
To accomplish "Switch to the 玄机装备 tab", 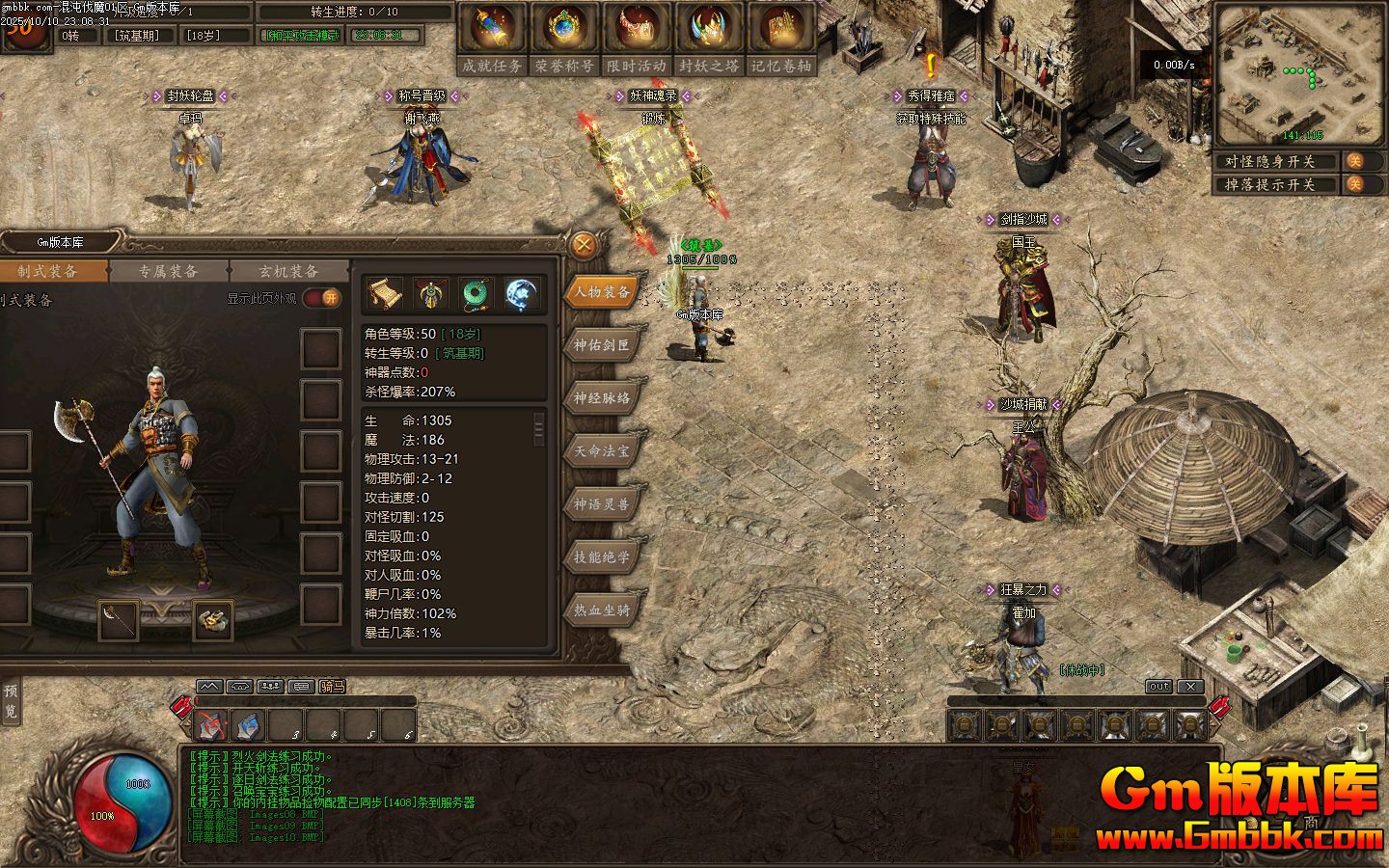I will click(x=288, y=271).
